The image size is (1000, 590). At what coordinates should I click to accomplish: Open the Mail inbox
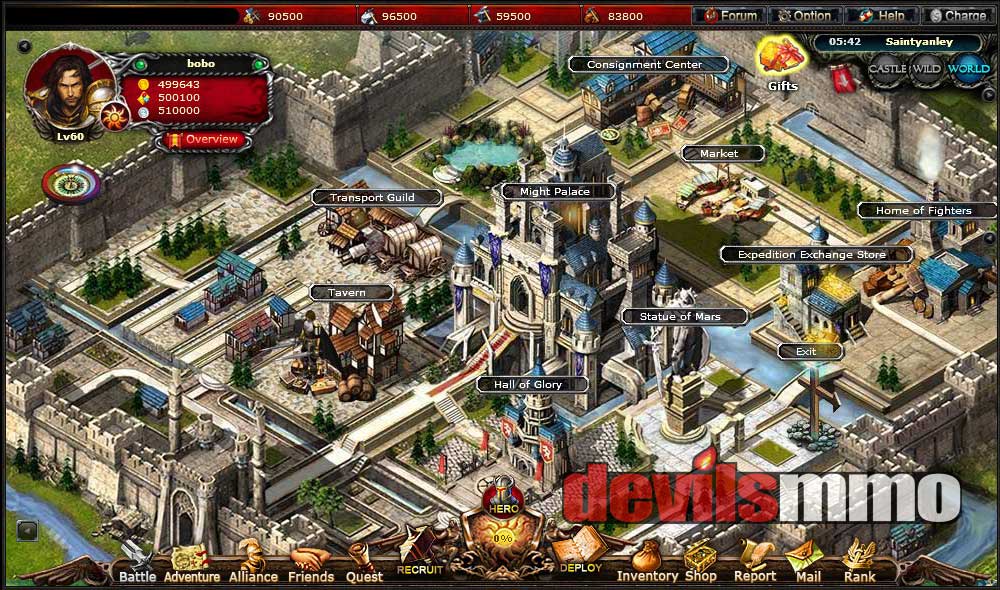point(808,562)
